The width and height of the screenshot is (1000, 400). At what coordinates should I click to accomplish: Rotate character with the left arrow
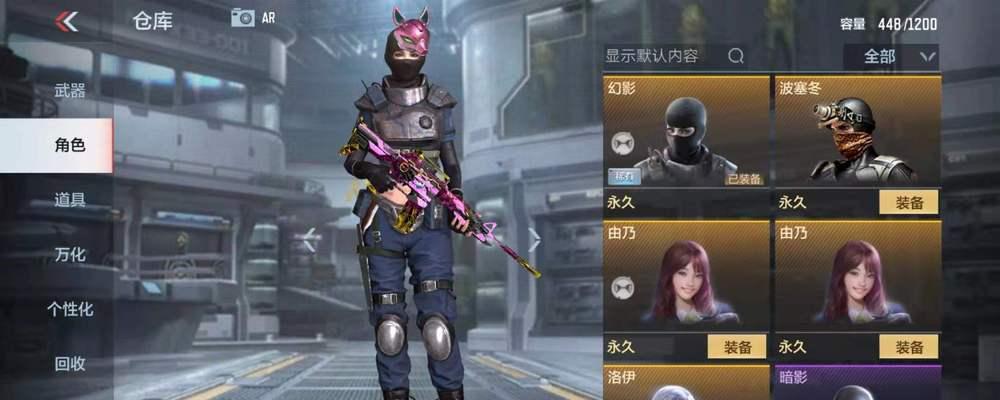pyautogui.click(x=310, y=239)
